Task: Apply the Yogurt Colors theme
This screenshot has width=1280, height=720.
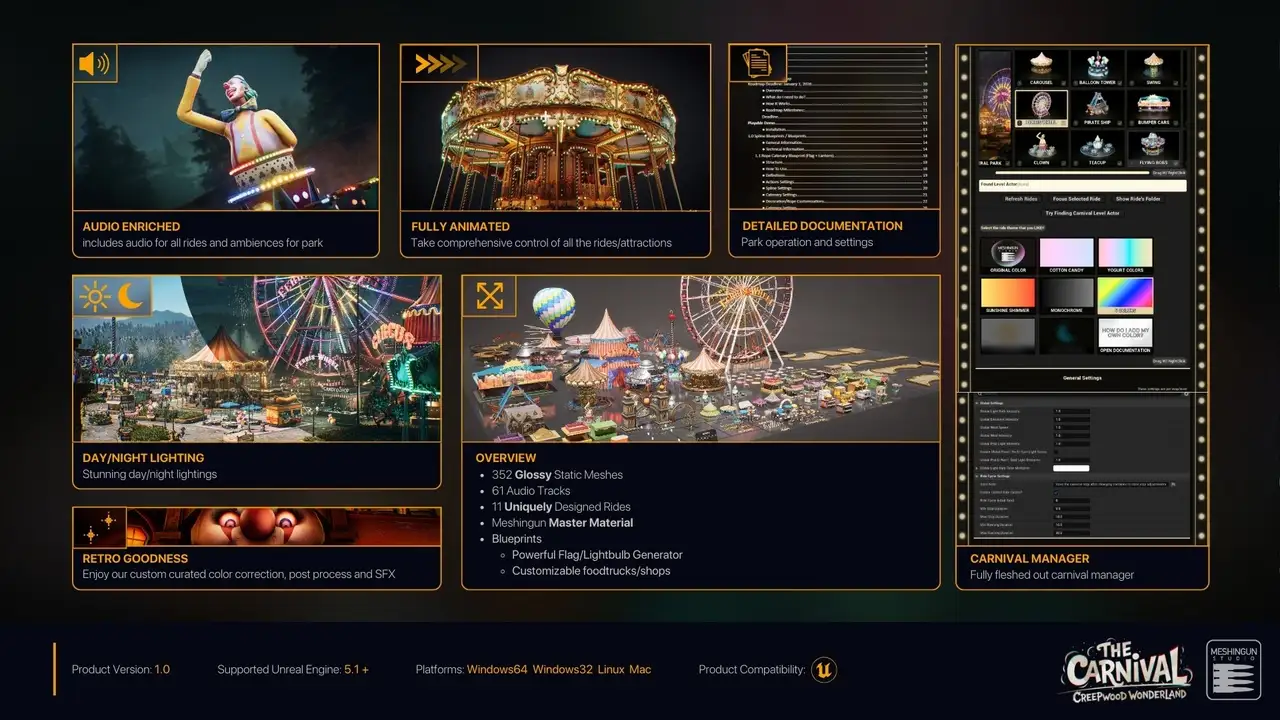Action: coord(1125,254)
